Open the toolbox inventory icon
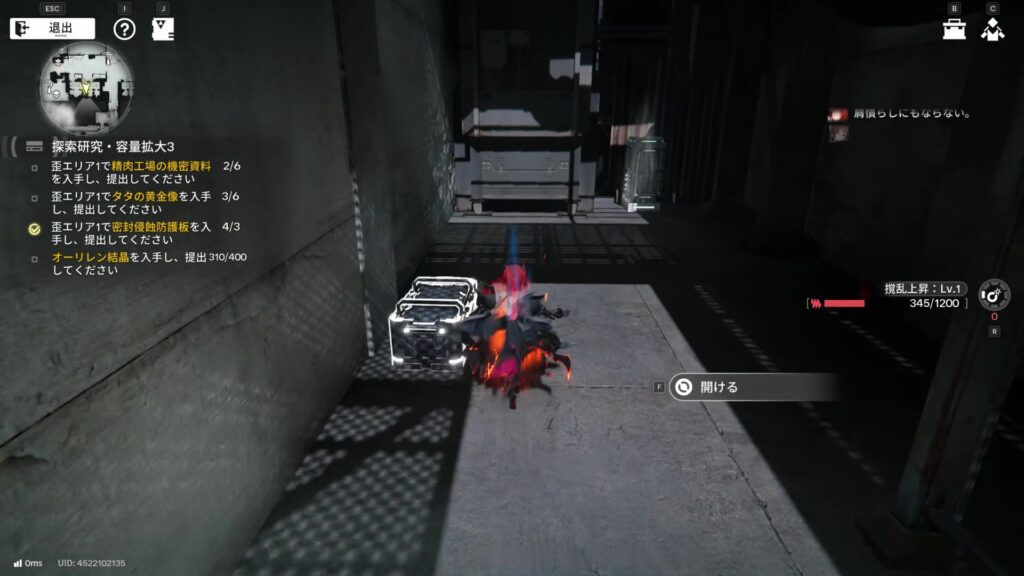 click(x=954, y=29)
